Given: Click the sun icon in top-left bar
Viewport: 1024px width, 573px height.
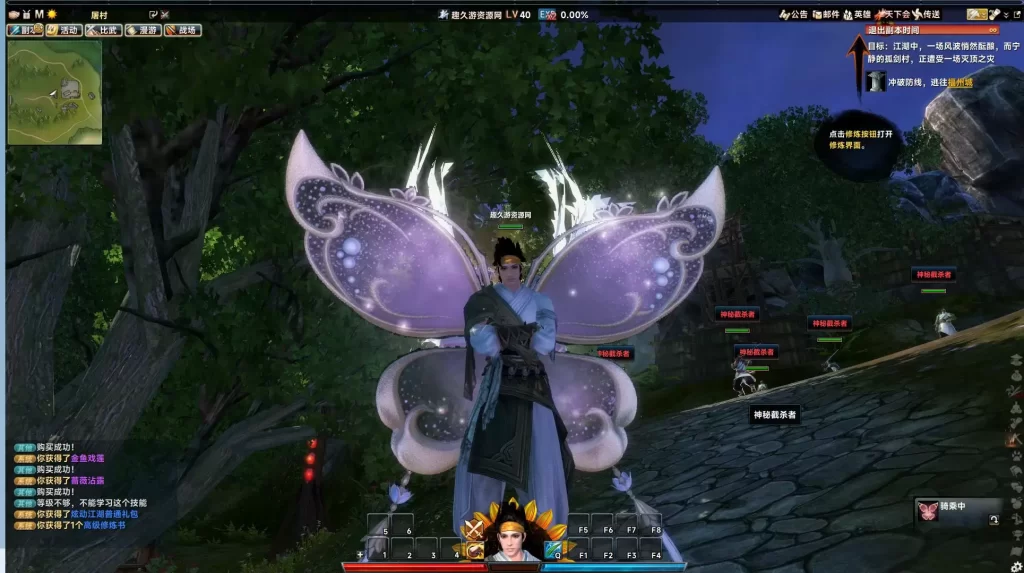Looking at the screenshot, I should (x=52, y=14).
